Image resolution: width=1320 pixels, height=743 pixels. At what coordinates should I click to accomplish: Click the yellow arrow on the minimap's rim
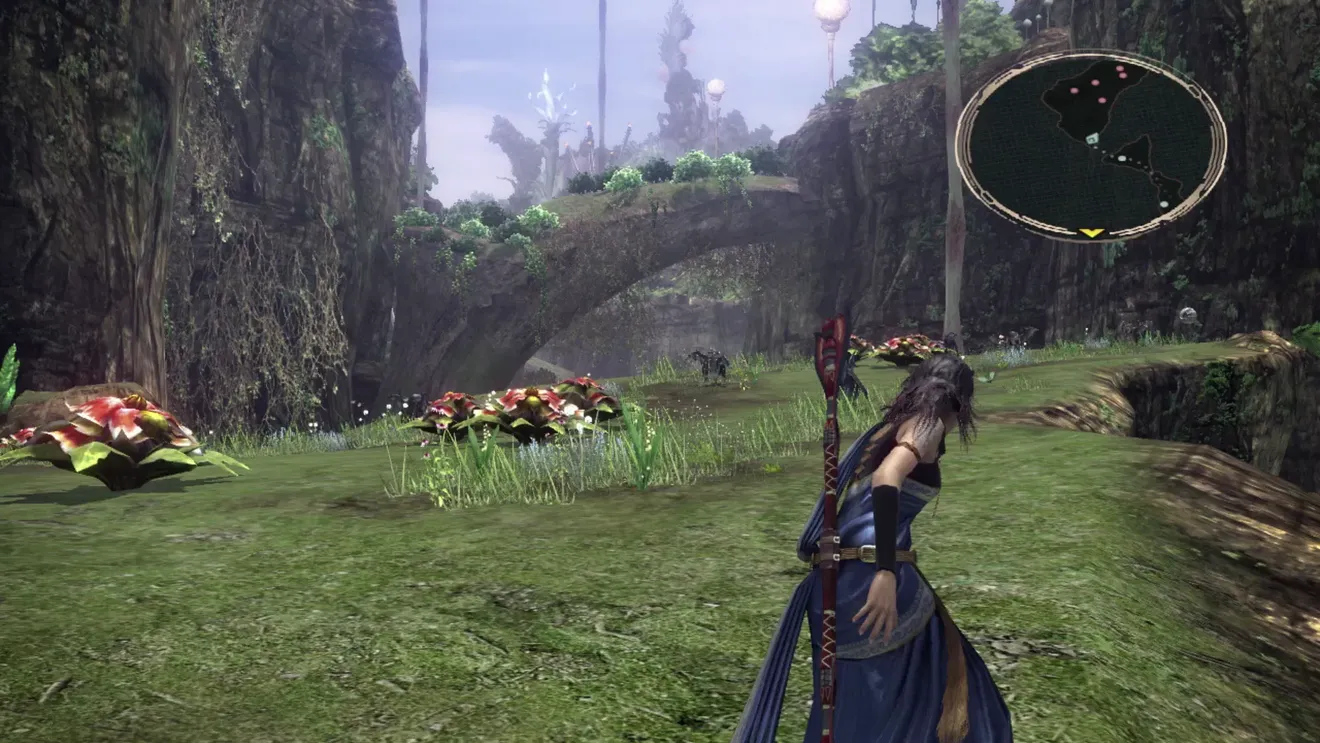(x=1091, y=233)
